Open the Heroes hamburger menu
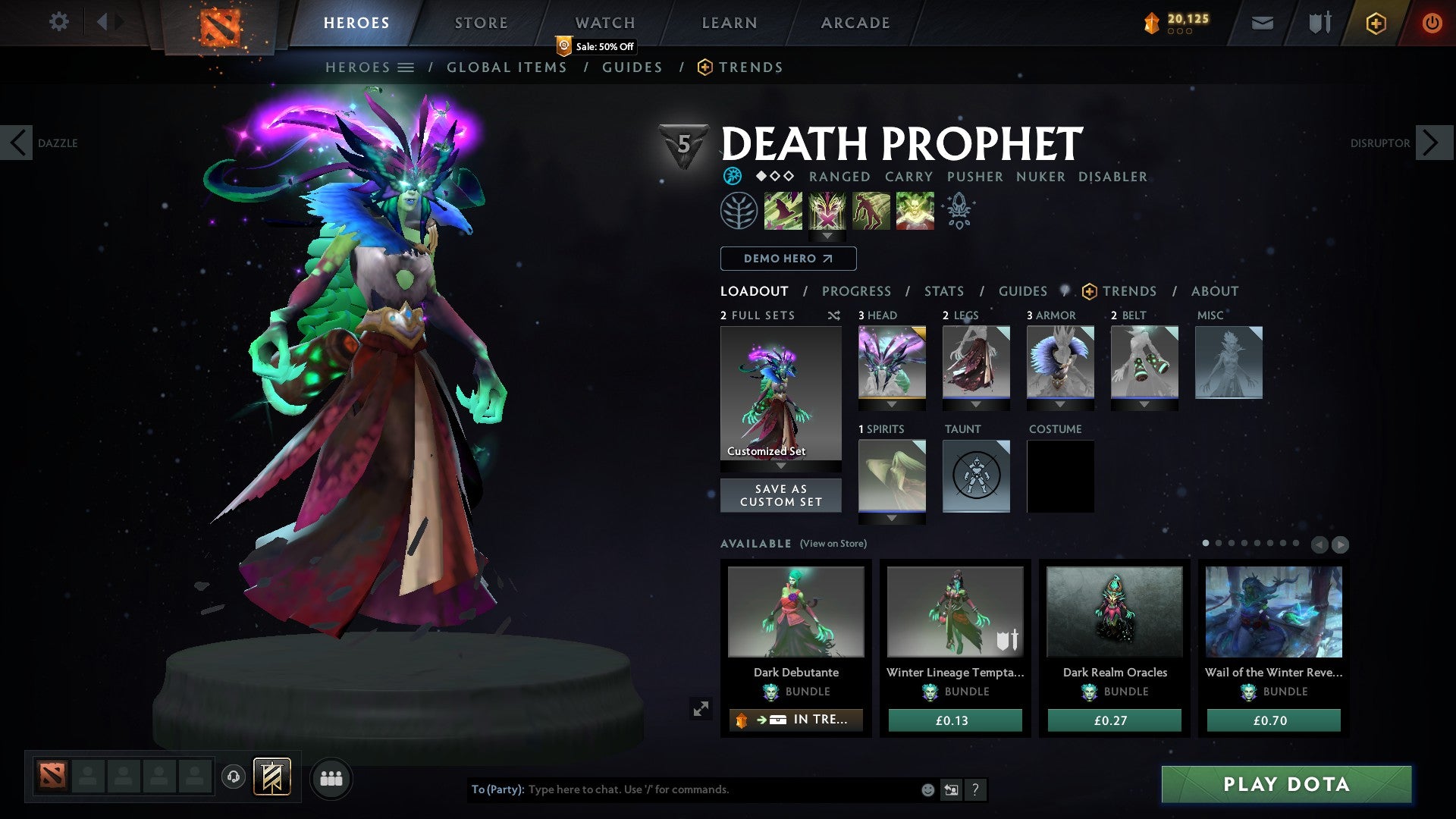 pyautogui.click(x=406, y=67)
